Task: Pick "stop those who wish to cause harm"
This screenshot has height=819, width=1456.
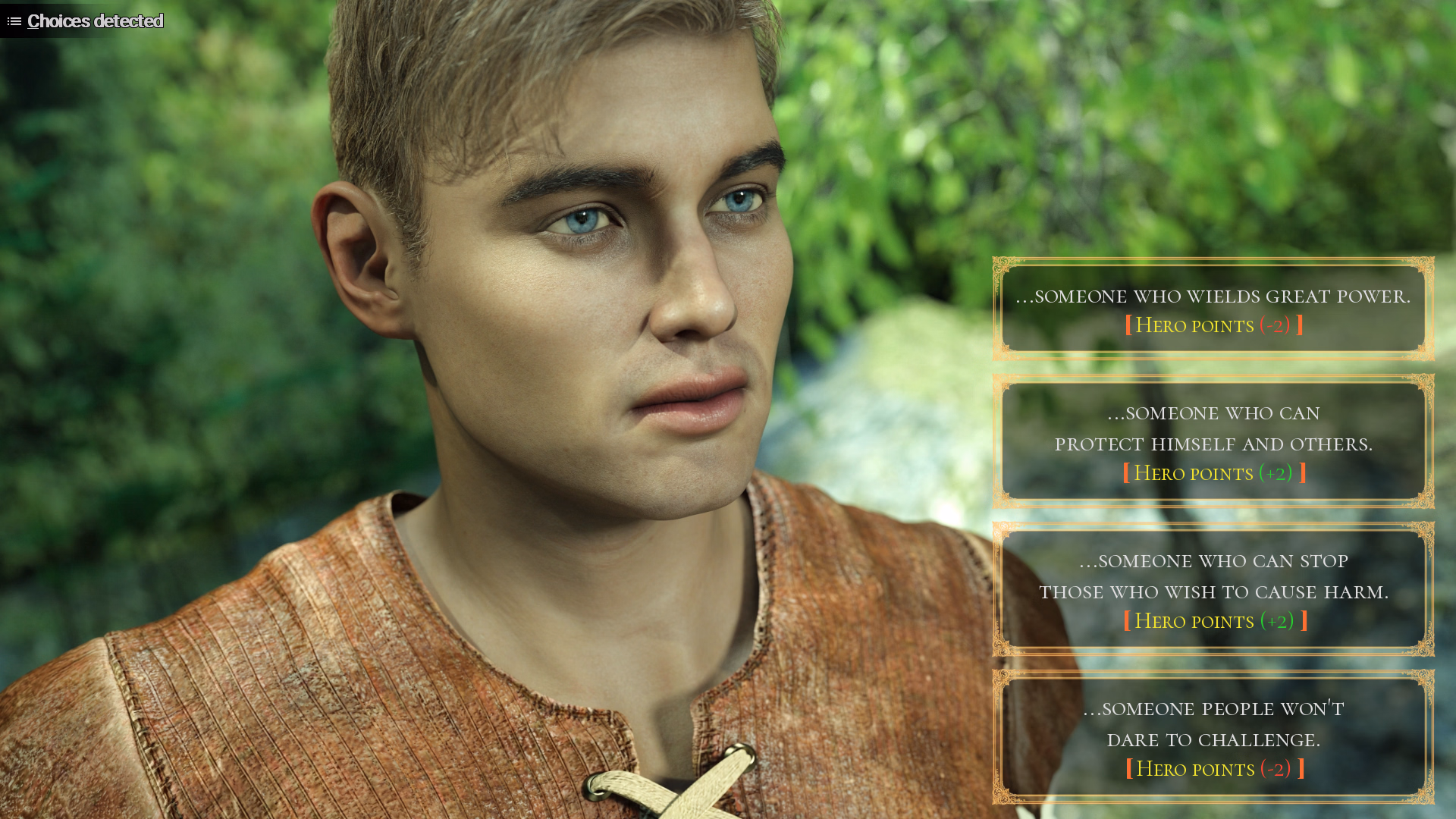Action: click(1213, 589)
